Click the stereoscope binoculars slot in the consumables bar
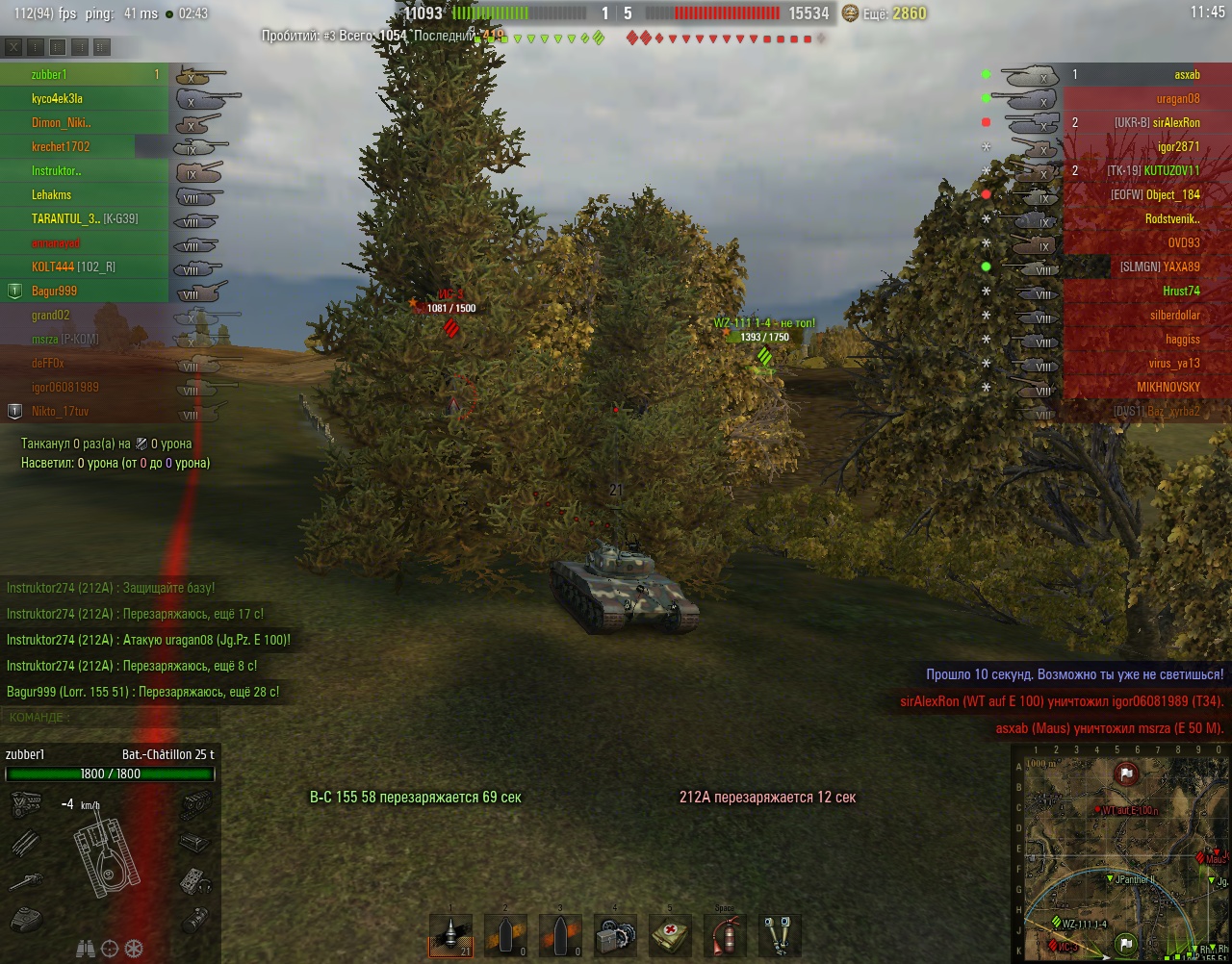The image size is (1232, 964). pyautogui.click(x=778, y=934)
